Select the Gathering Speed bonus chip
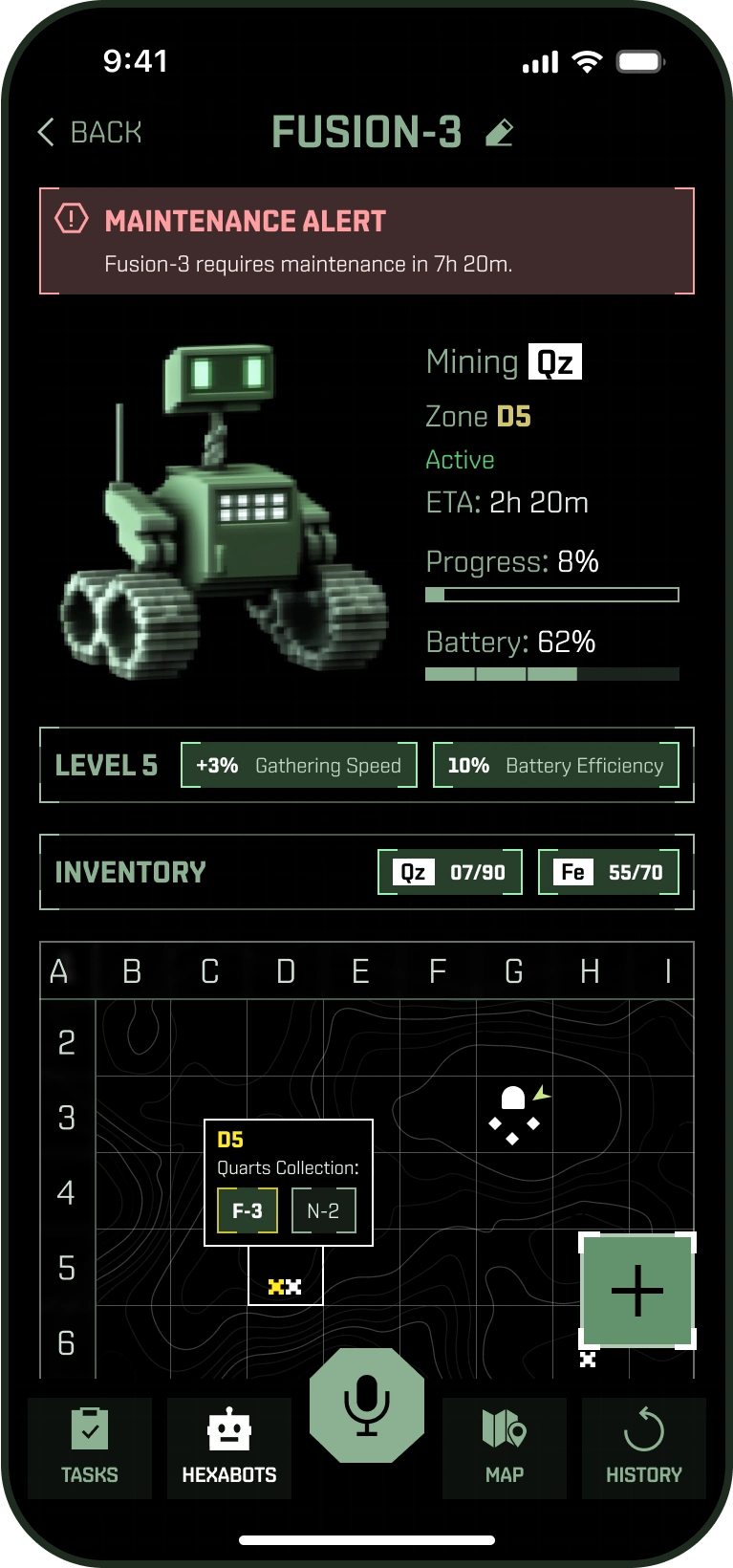This screenshot has height=1568, width=733. pyautogui.click(x=299, y=765)
